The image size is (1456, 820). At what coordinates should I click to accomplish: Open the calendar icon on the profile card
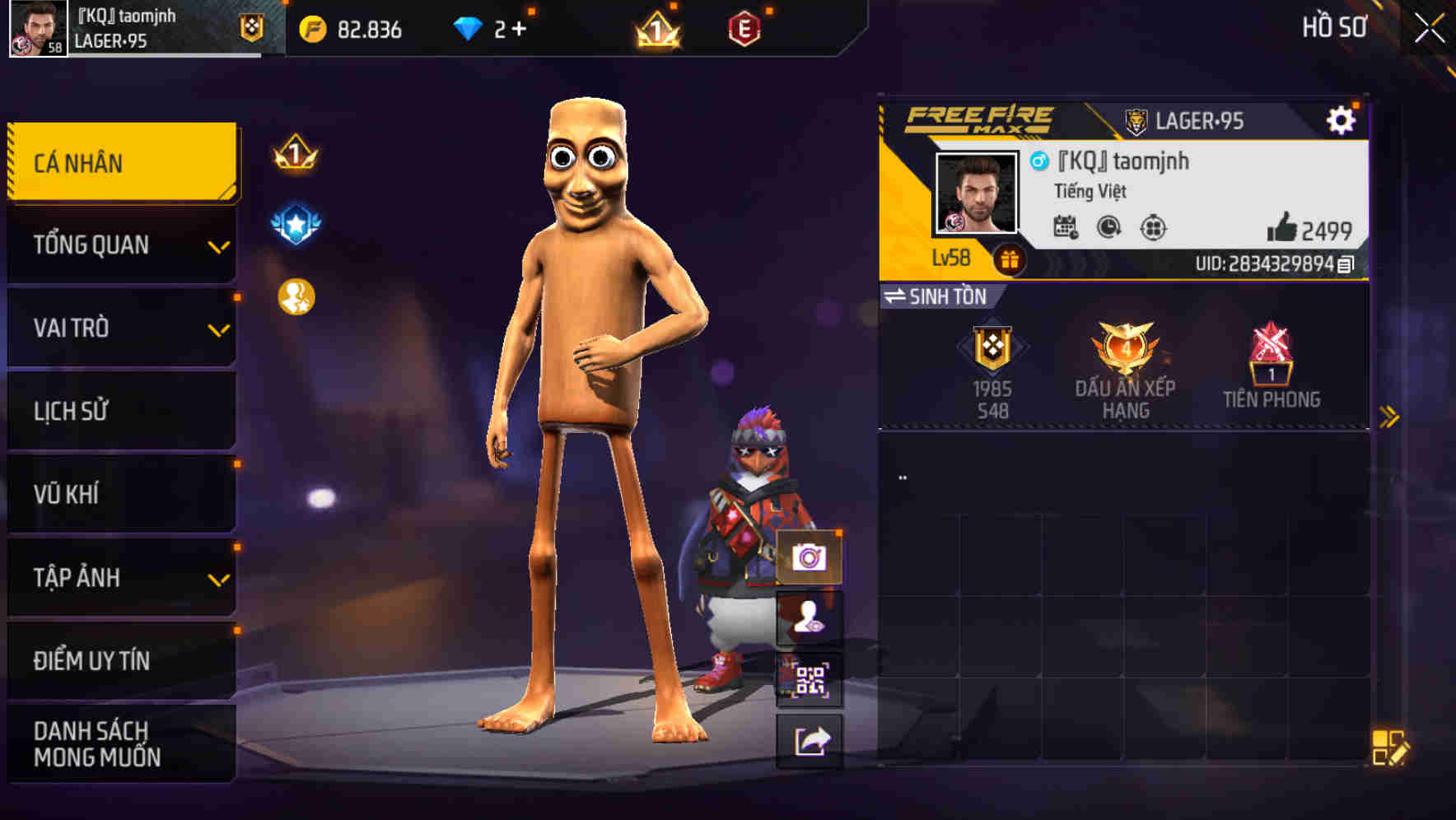(x=1067, y=227)
